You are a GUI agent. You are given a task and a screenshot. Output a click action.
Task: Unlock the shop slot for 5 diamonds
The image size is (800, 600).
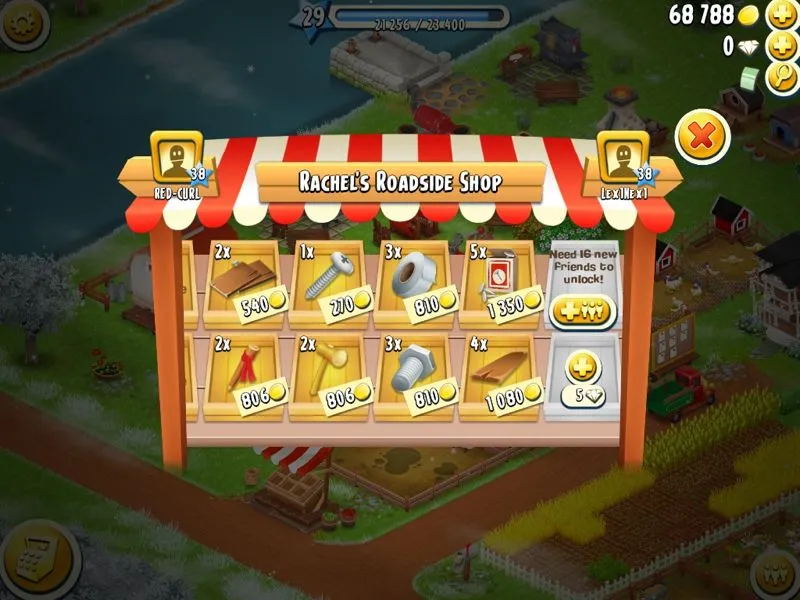click(x=583, y=377)
